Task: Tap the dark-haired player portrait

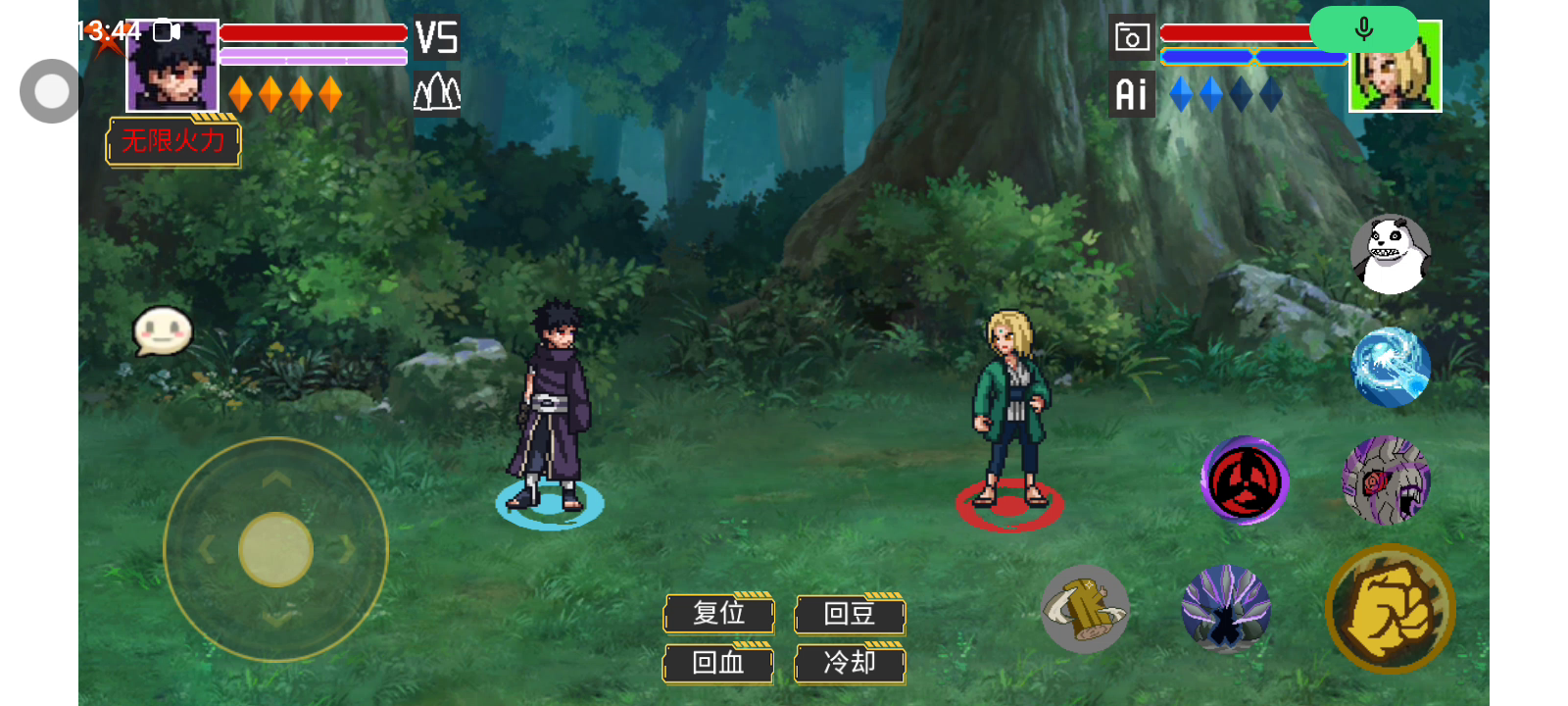Action: point(172,67)
